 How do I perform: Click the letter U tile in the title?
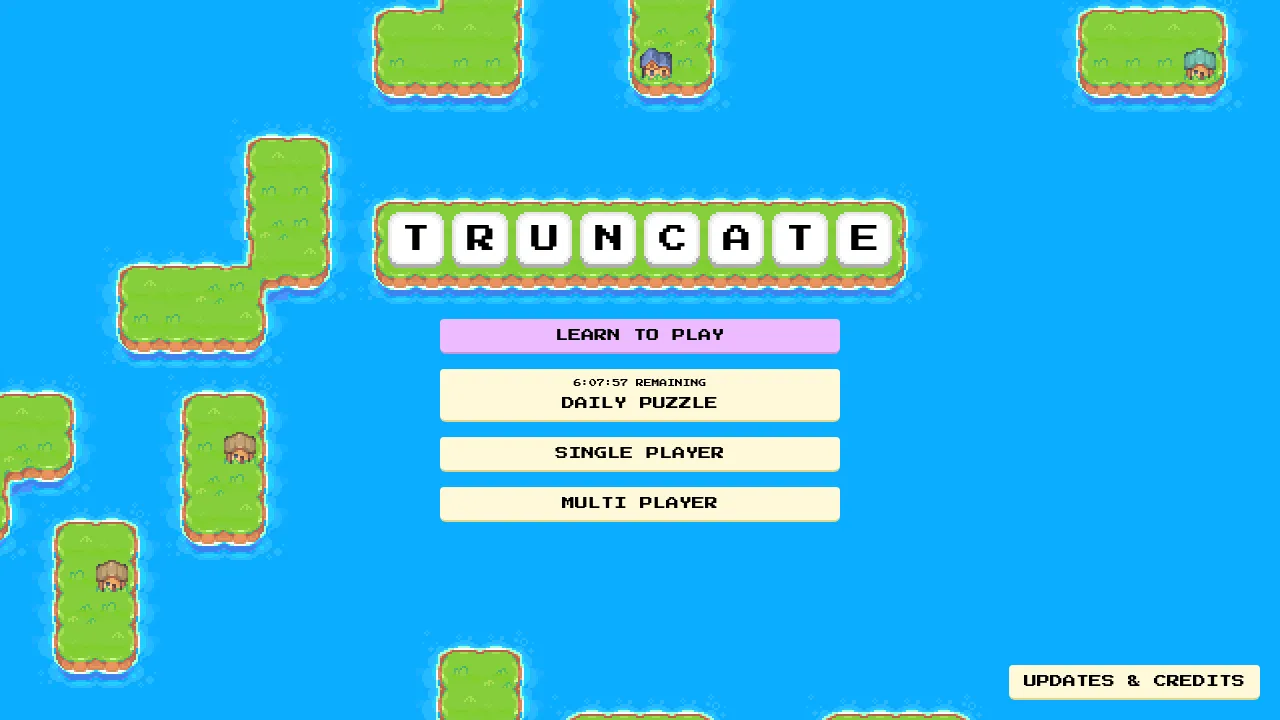coord(543,238)
